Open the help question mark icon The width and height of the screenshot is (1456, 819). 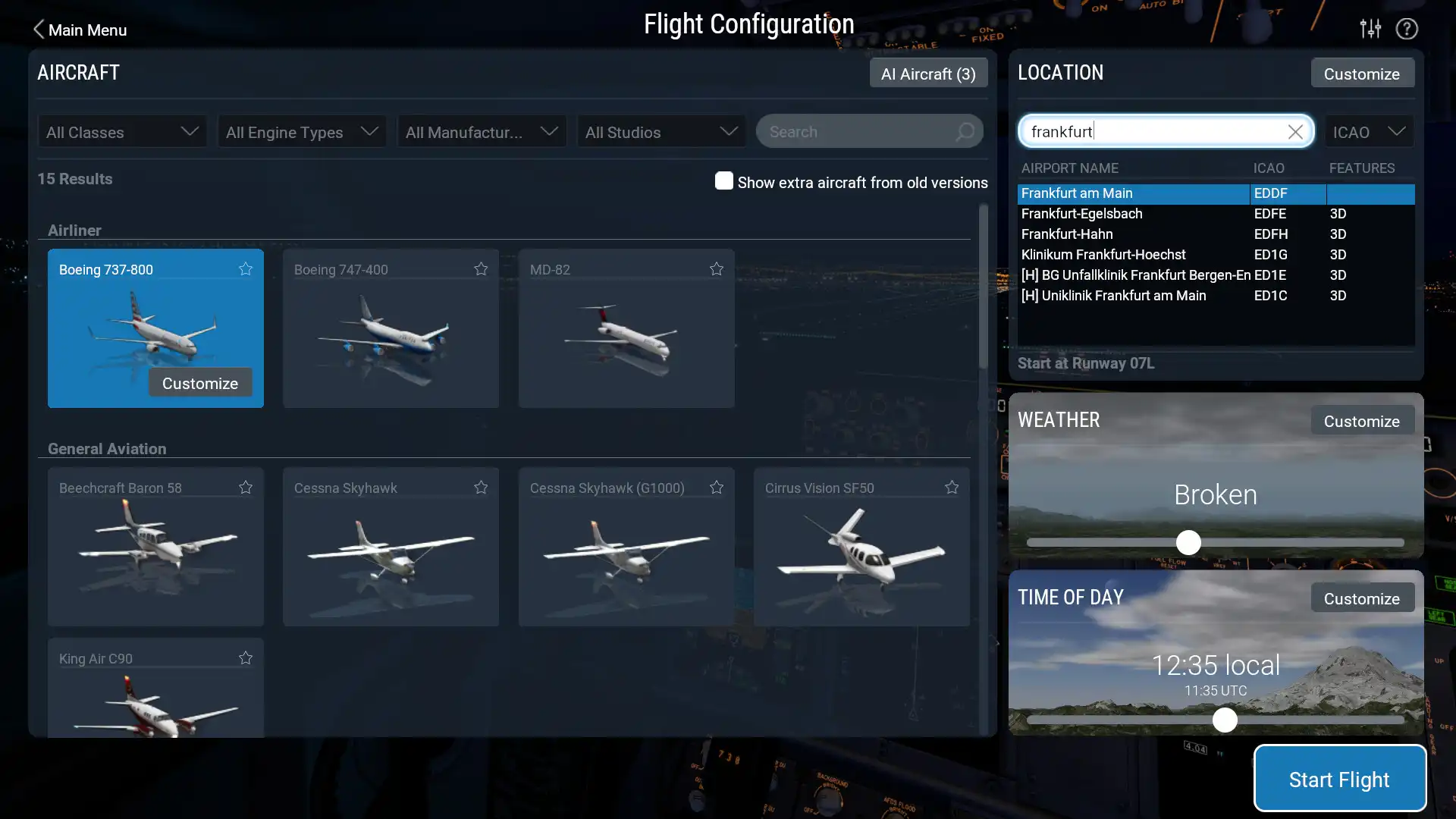1407,28
